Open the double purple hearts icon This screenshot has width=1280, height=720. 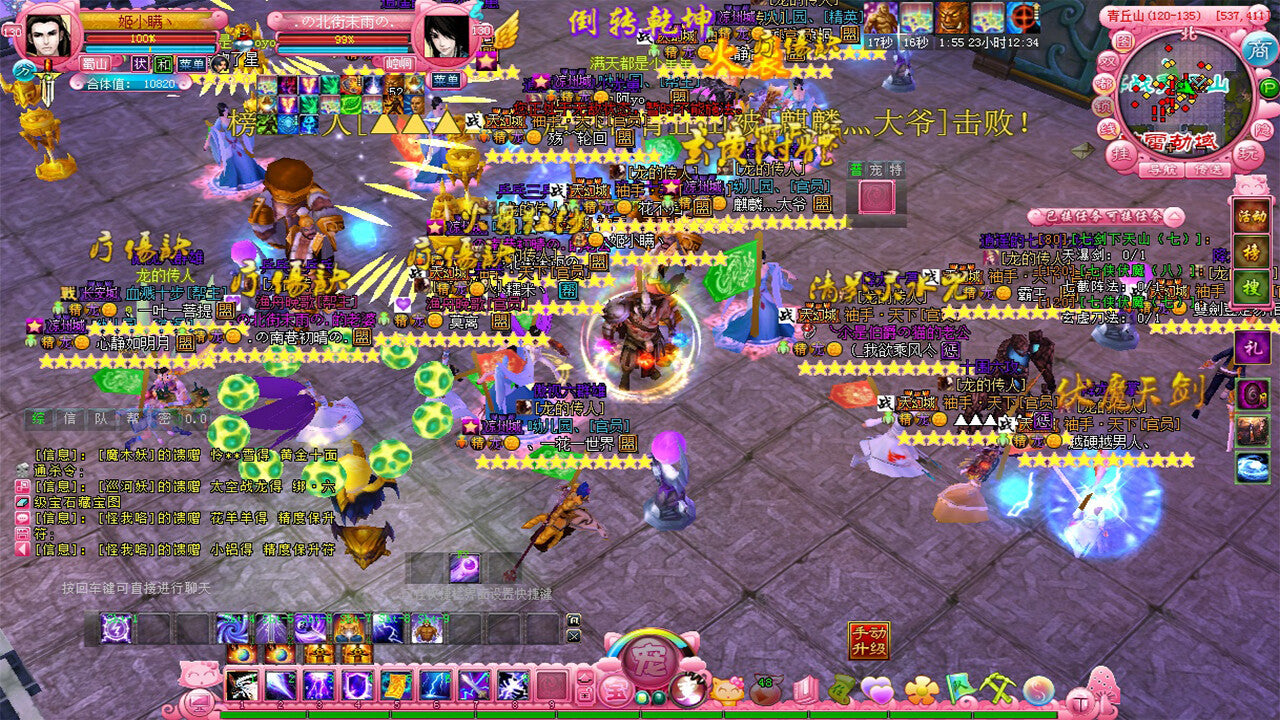coord(877,690)
